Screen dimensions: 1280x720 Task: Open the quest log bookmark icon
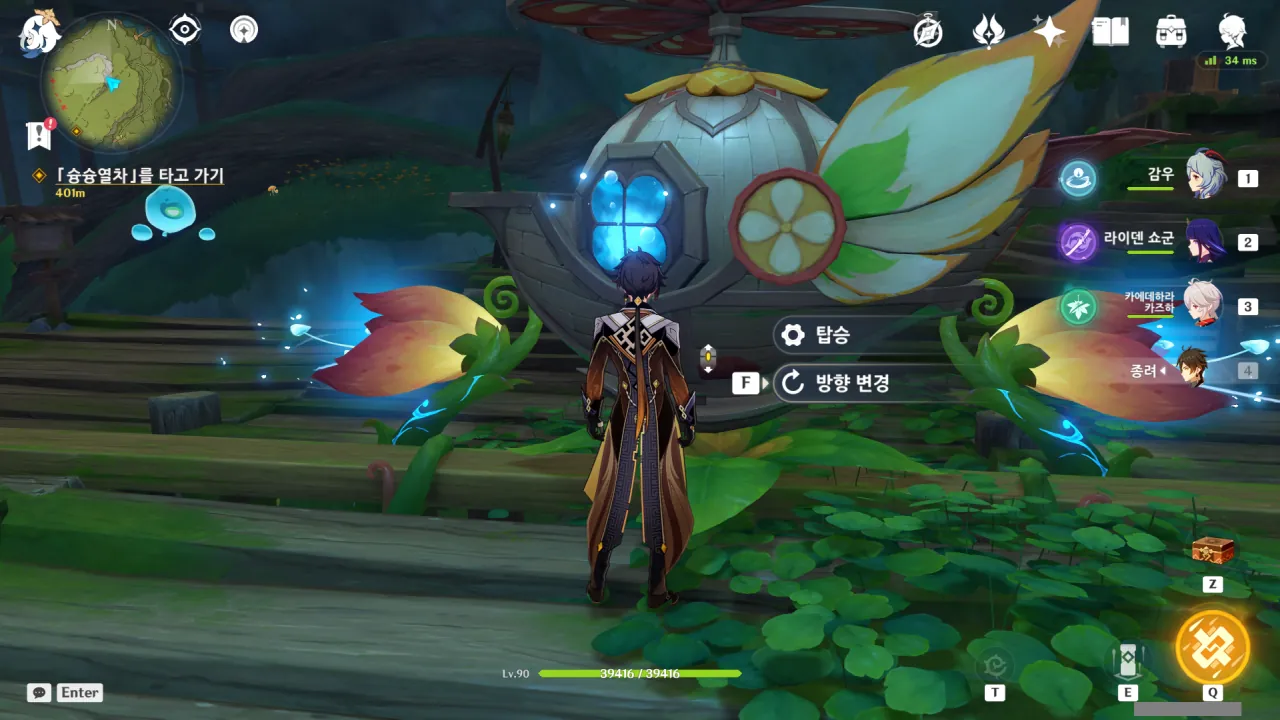point(39,135)
